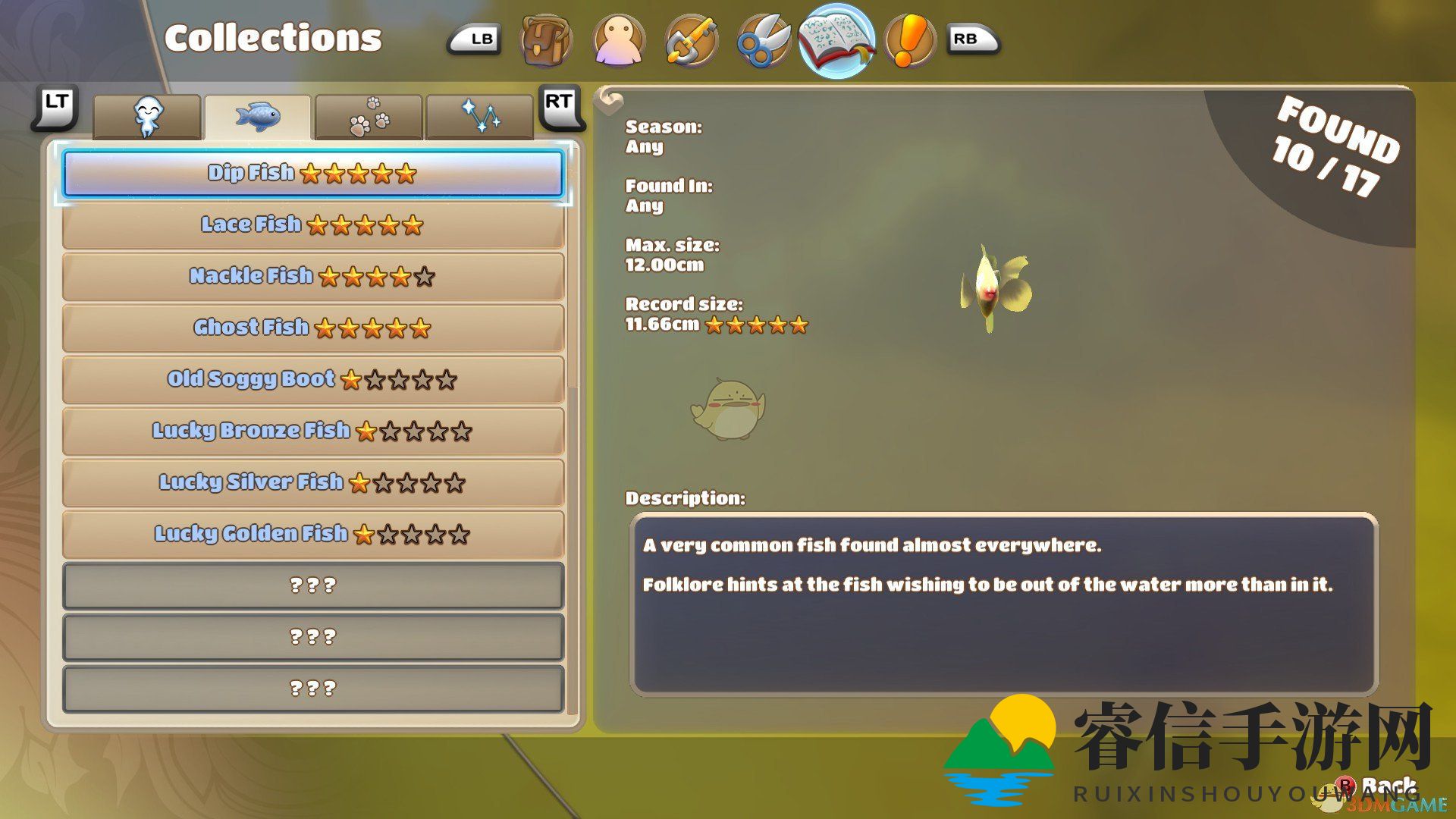Open the character profile menu icon
Screen dimensions: 1456x819
pyautogui.click(x=619, y=40)
